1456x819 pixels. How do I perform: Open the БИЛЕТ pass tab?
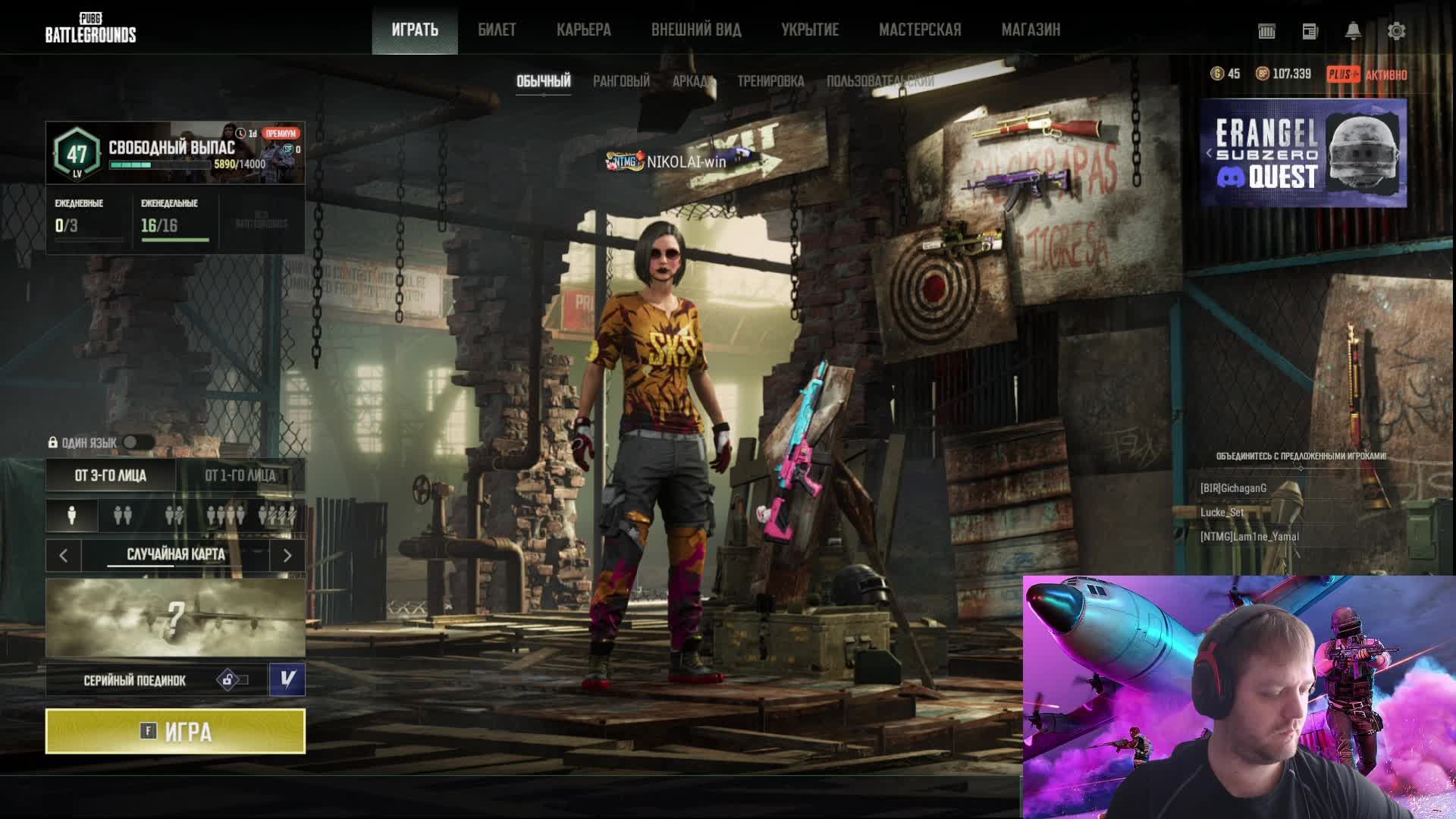tap(497, 30)
